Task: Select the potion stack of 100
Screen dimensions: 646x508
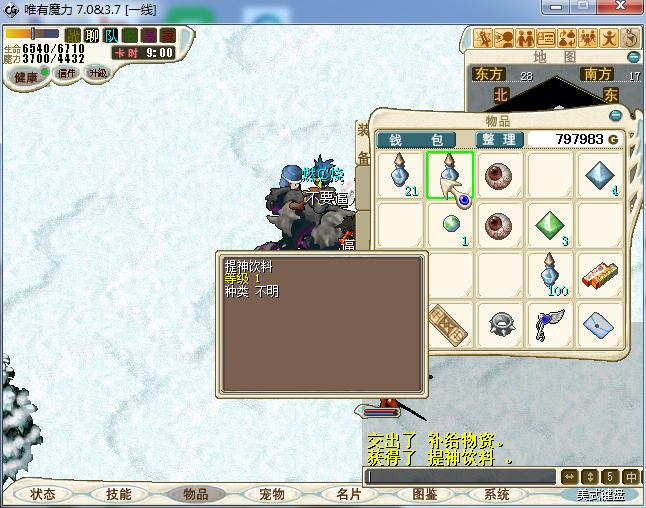Action: click(x=551, y=274)
